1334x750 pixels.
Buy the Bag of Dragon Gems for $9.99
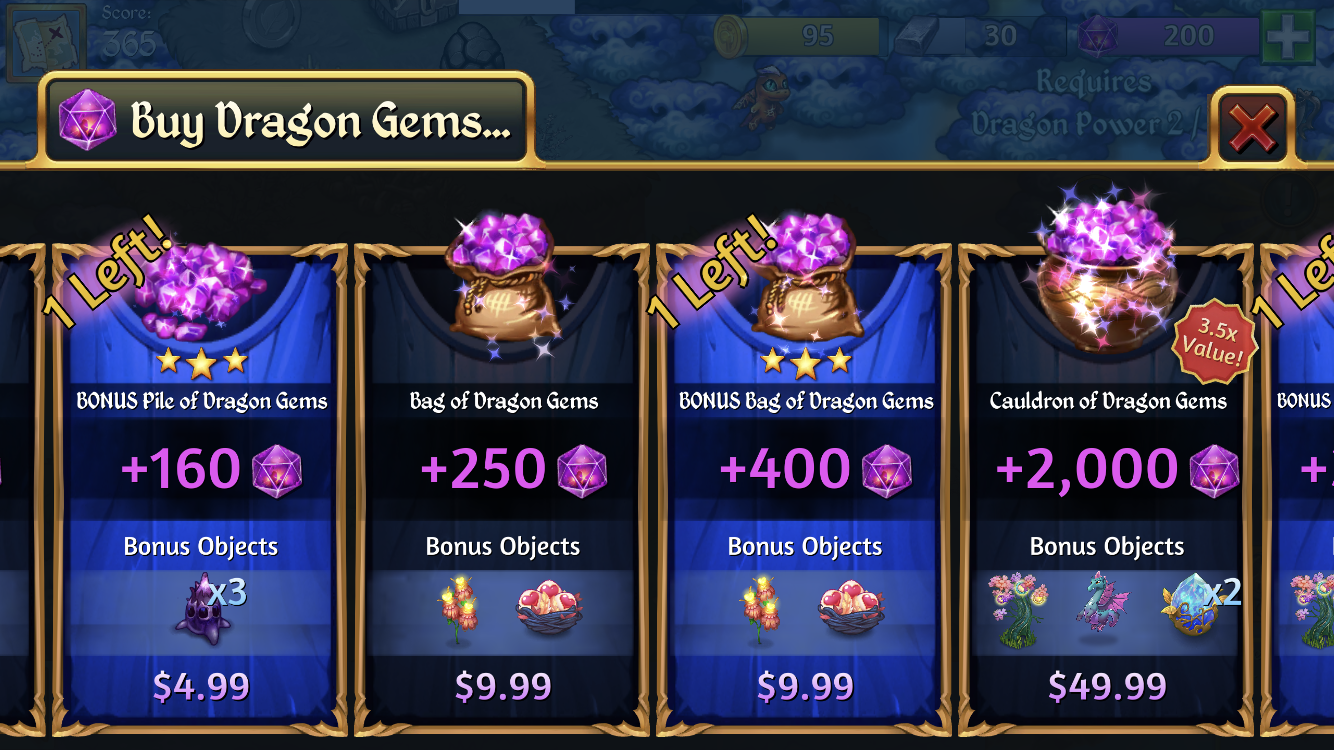(502, 686)
